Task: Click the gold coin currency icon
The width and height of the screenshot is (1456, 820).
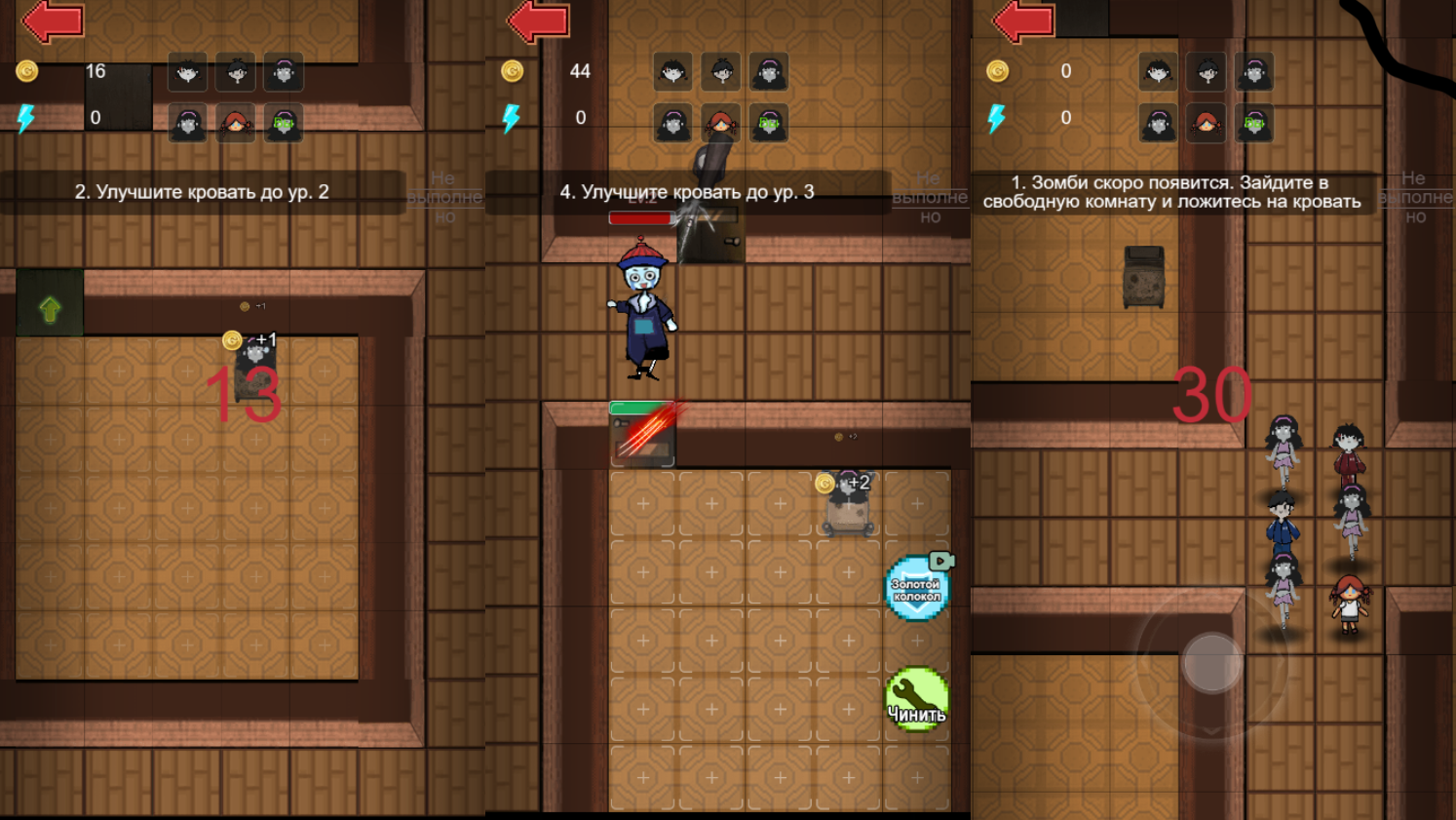Action: (x=26, y=70)
